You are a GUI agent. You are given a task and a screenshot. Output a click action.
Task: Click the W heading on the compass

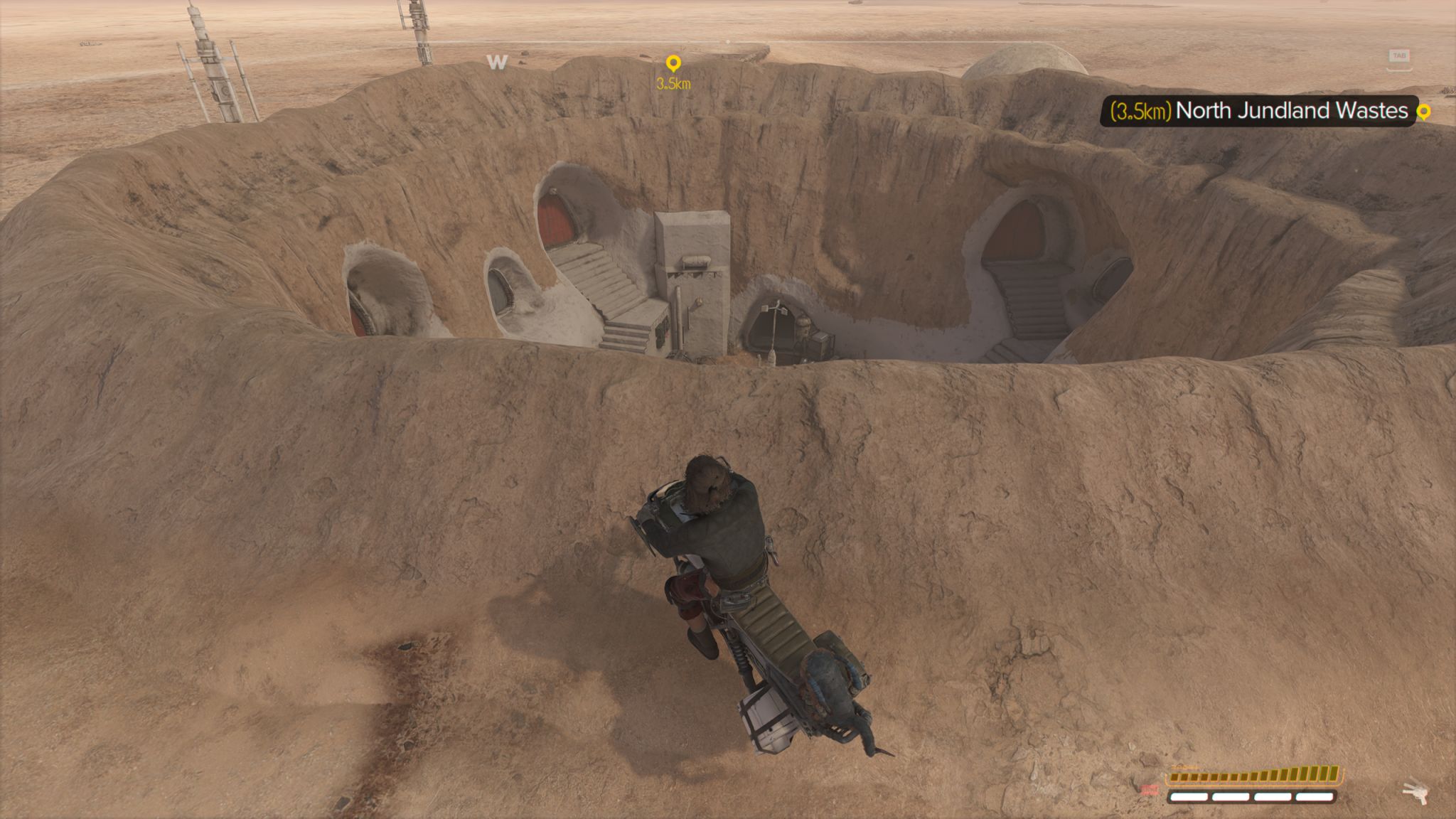coord(497,63)
